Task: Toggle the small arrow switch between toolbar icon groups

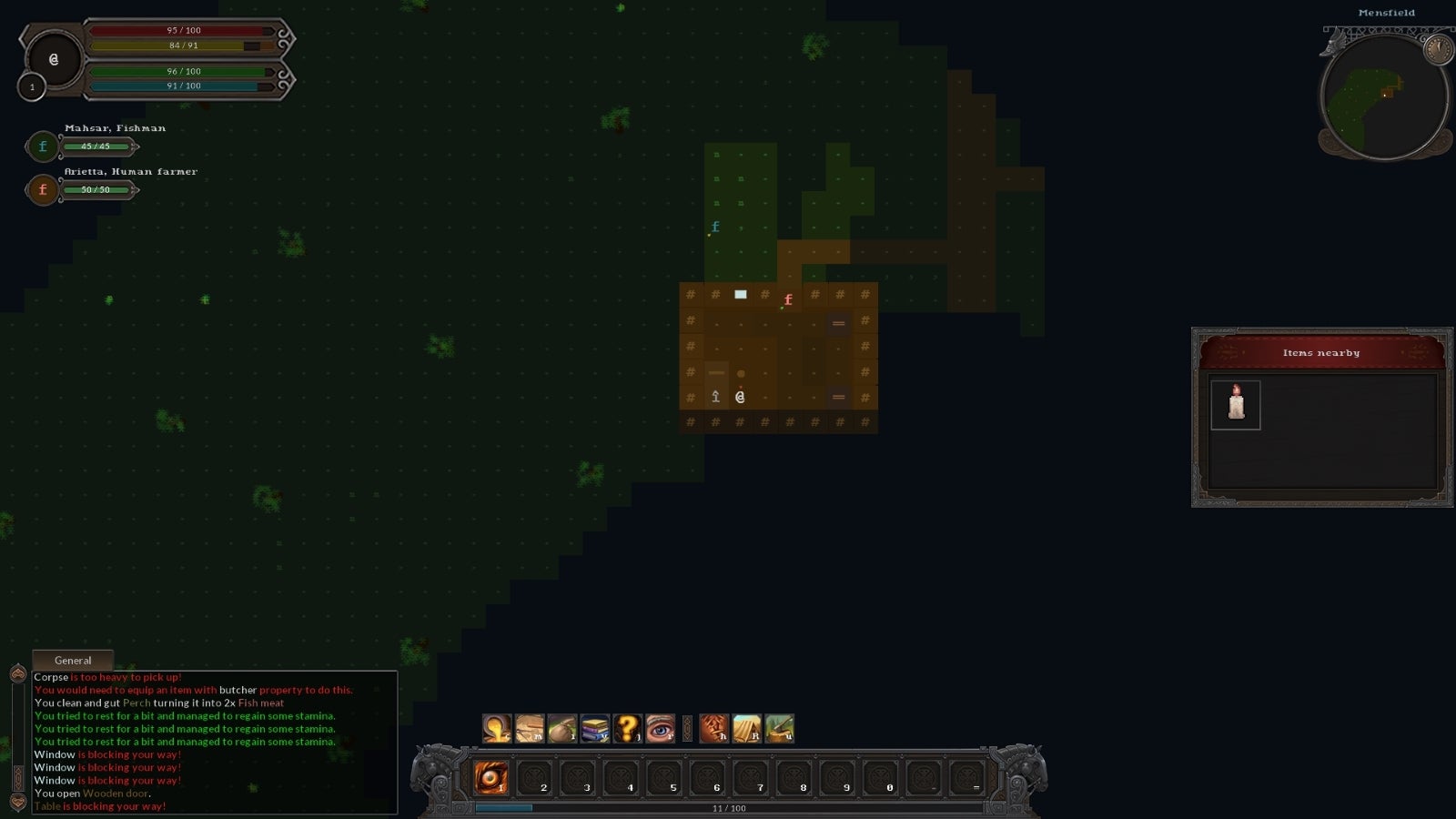Action: click(687, 728)
